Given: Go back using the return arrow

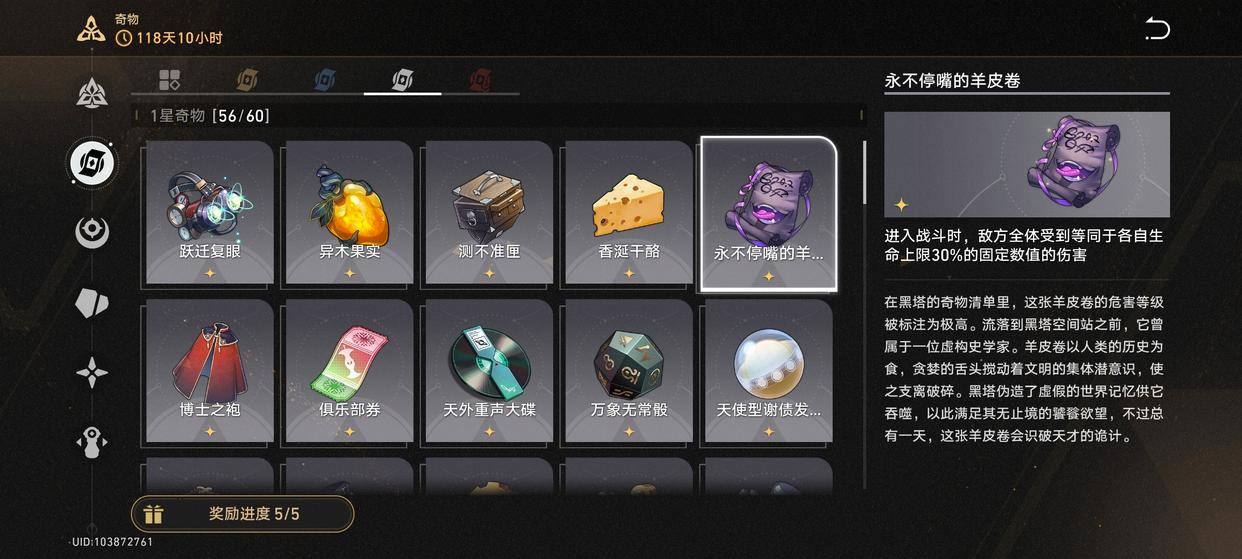Looking at the screenshot, I should click(1157, 29).
